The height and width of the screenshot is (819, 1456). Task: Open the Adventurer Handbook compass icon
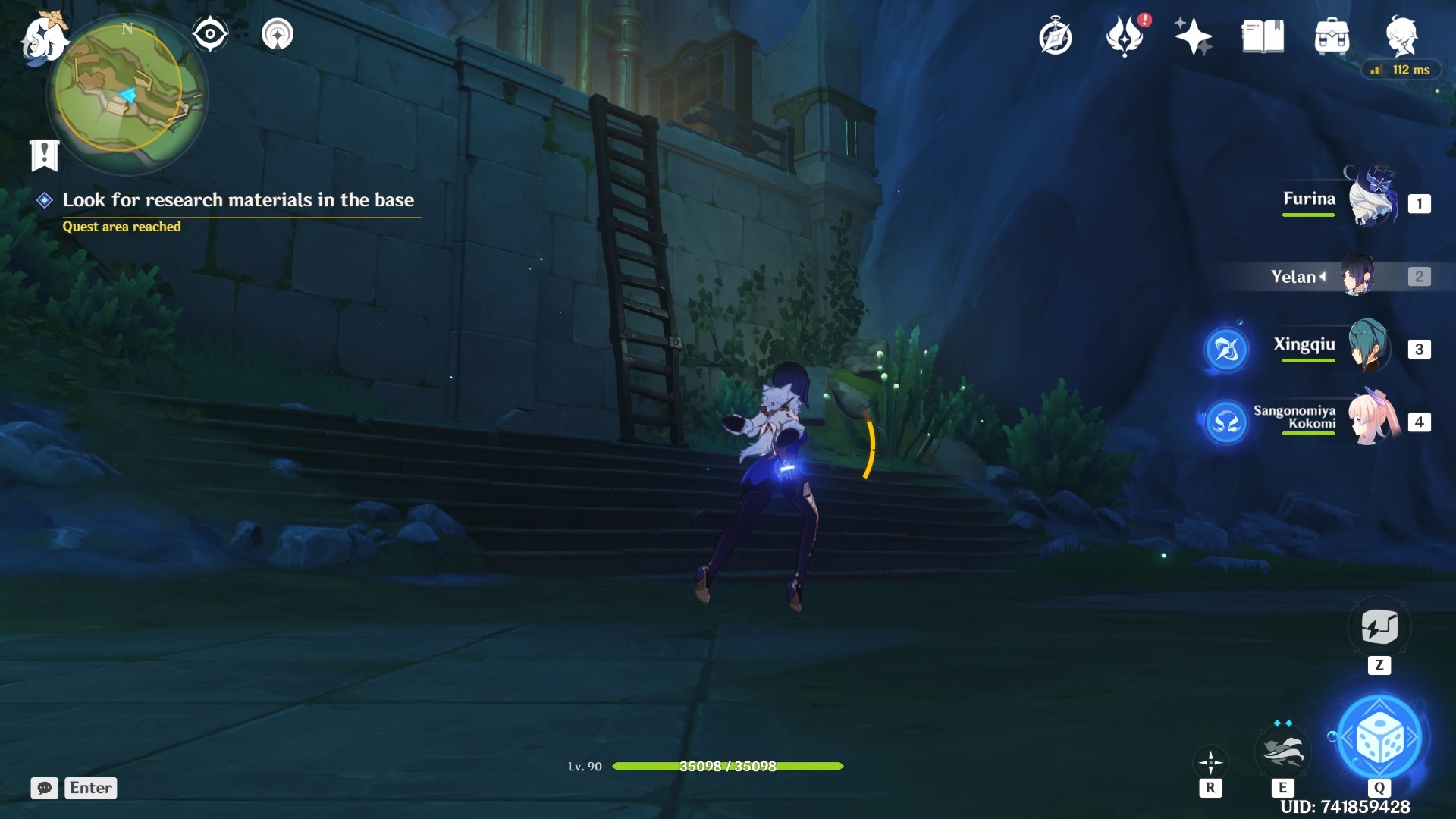click(1055, 36)
